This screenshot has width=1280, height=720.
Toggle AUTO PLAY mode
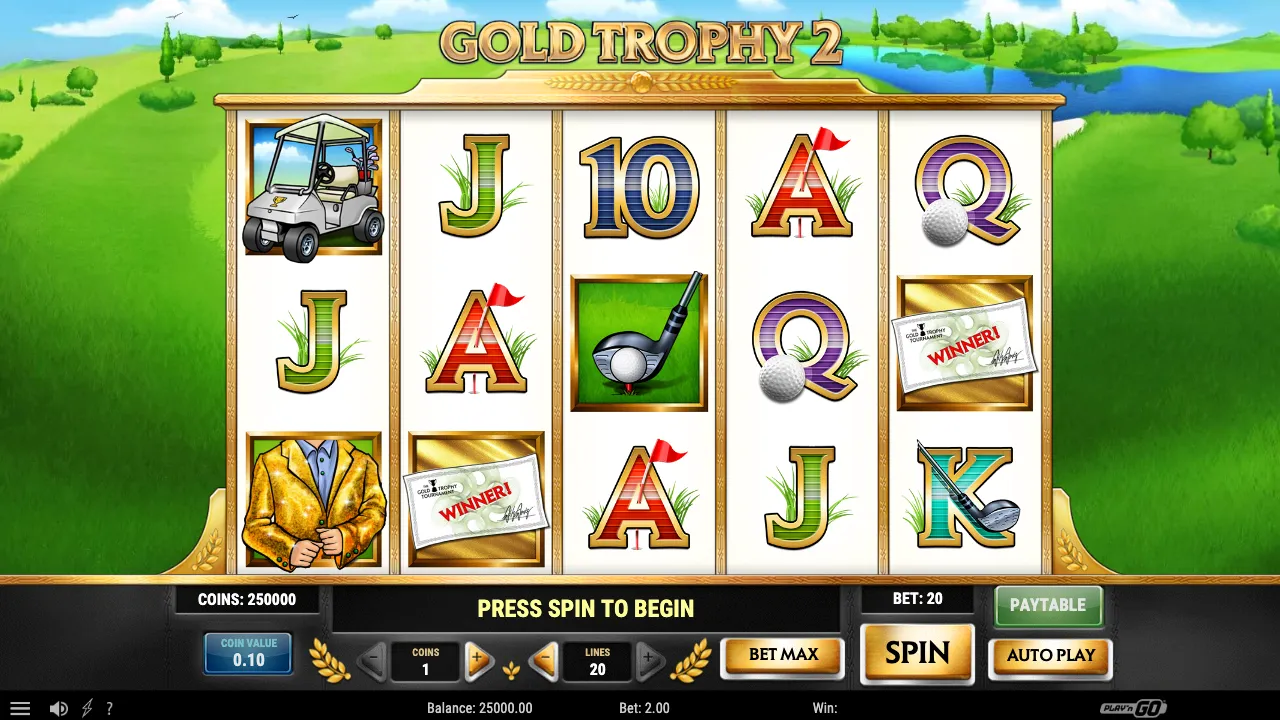[1050, 657]
